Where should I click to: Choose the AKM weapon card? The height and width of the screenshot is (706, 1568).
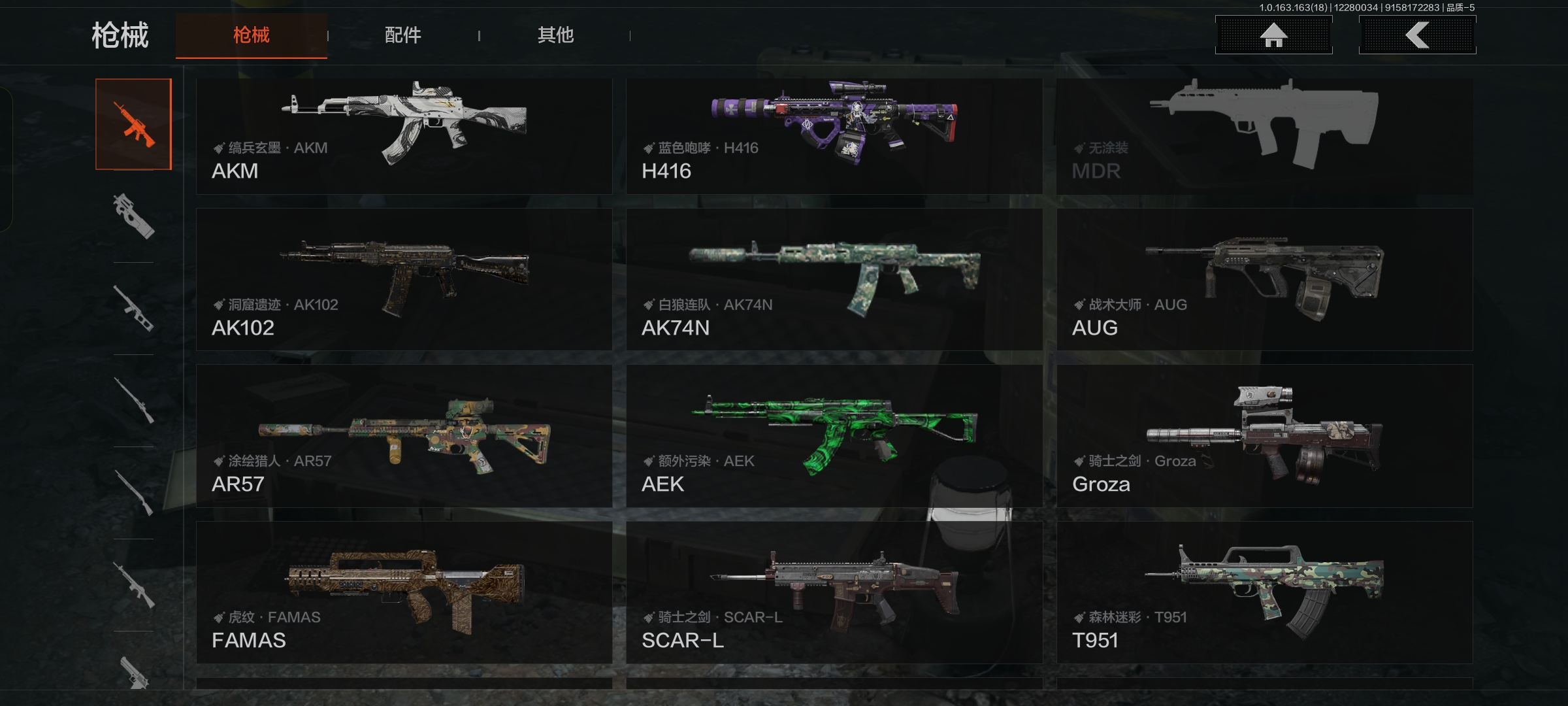(404, 136)
